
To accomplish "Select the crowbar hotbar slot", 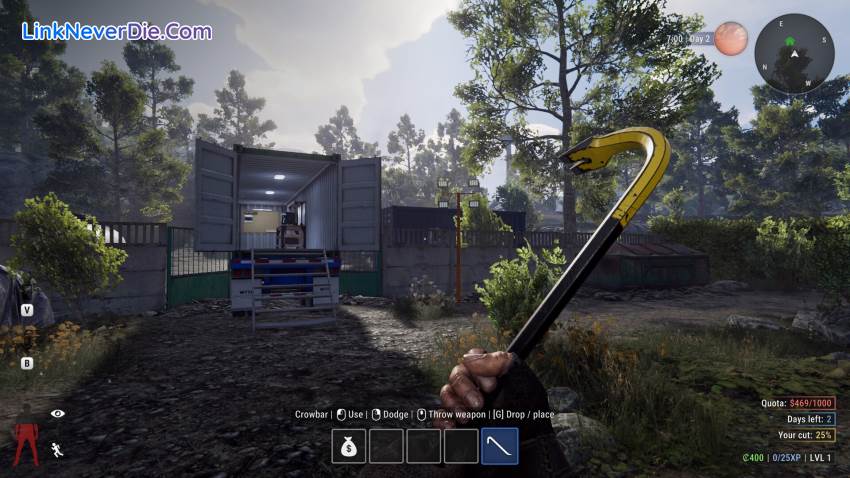I will 500,446.
